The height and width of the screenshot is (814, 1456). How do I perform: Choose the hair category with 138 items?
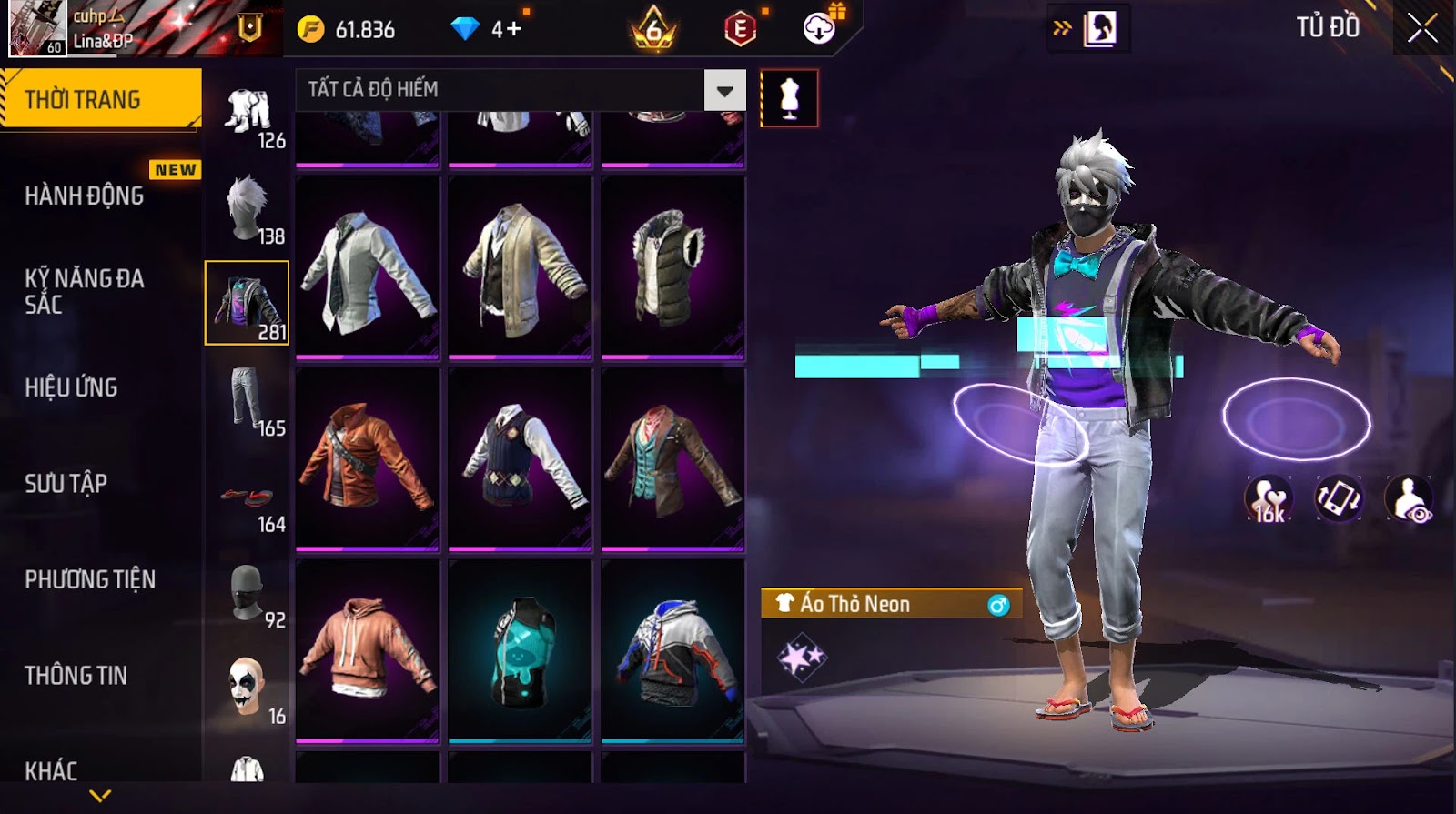point(248,207)
